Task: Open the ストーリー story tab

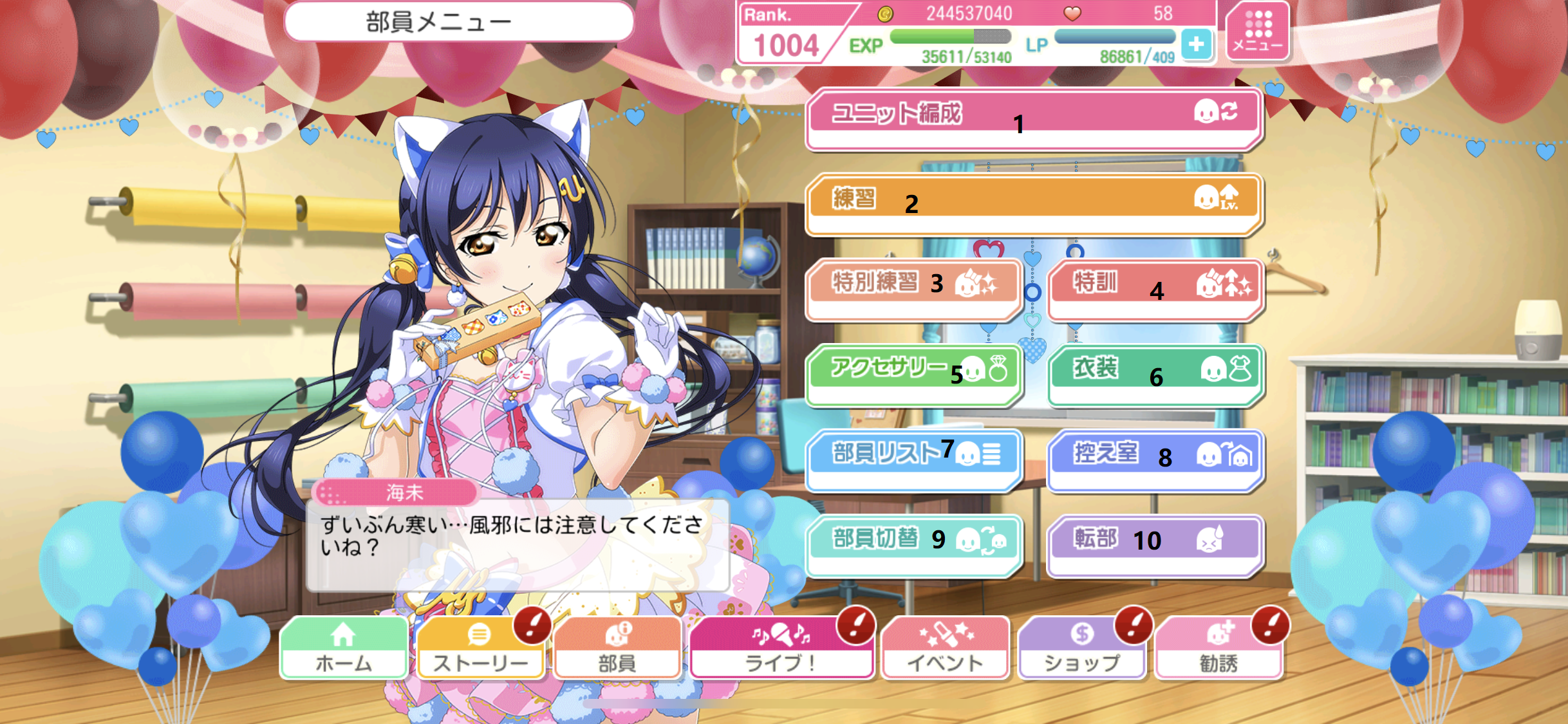Action: click(480, 648)
